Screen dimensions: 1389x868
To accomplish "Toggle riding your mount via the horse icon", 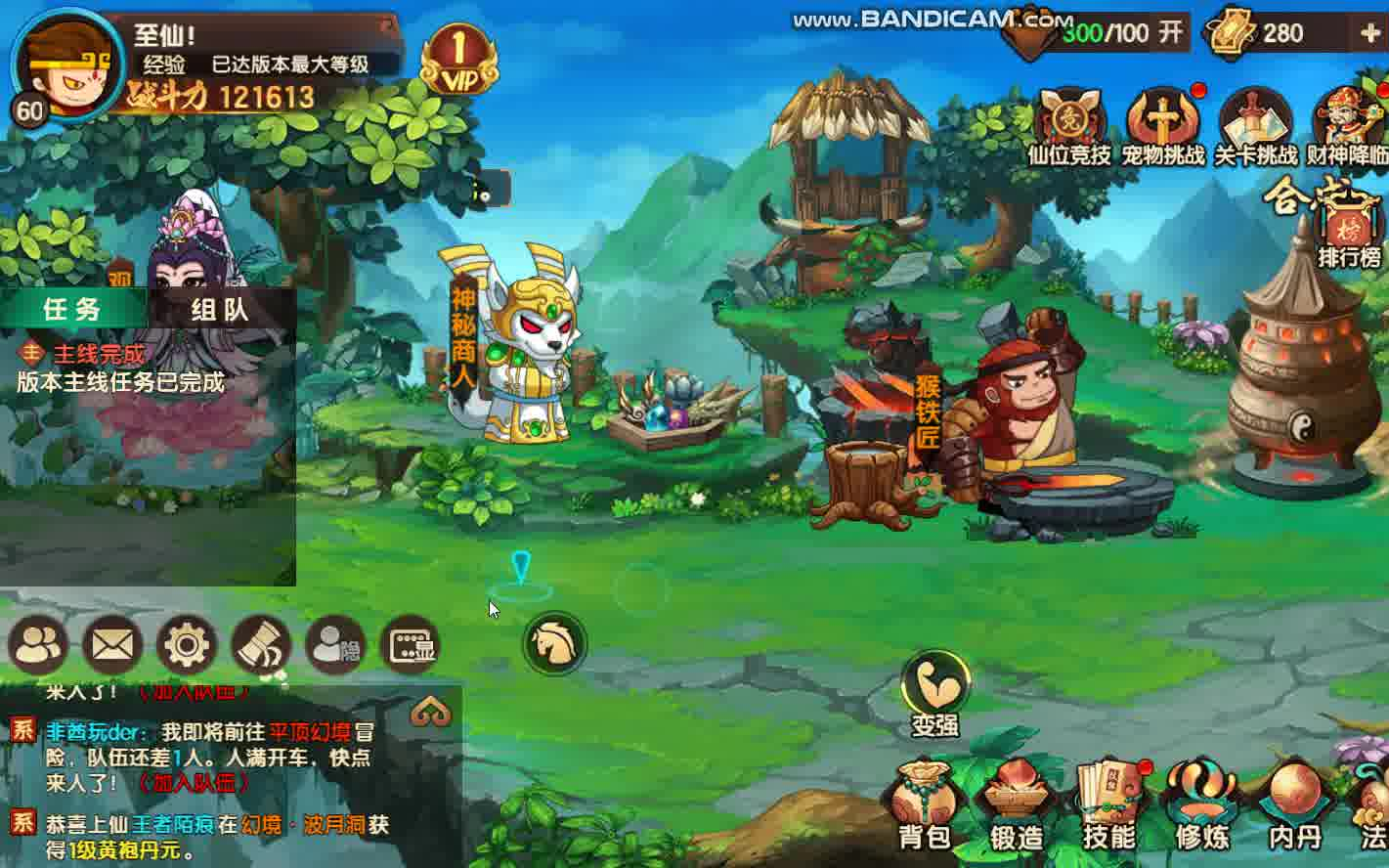I will pyautogui.click(x=554, y=642).
